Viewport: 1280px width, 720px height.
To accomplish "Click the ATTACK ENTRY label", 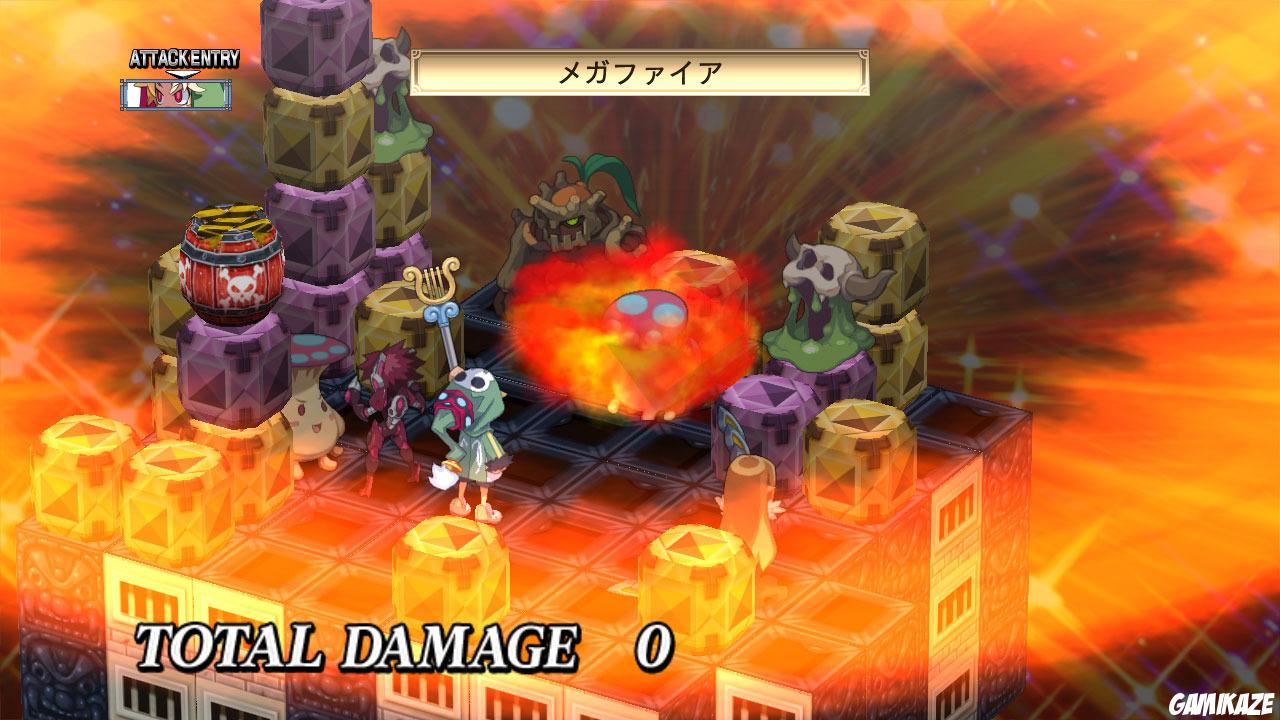I will point(182,59).
